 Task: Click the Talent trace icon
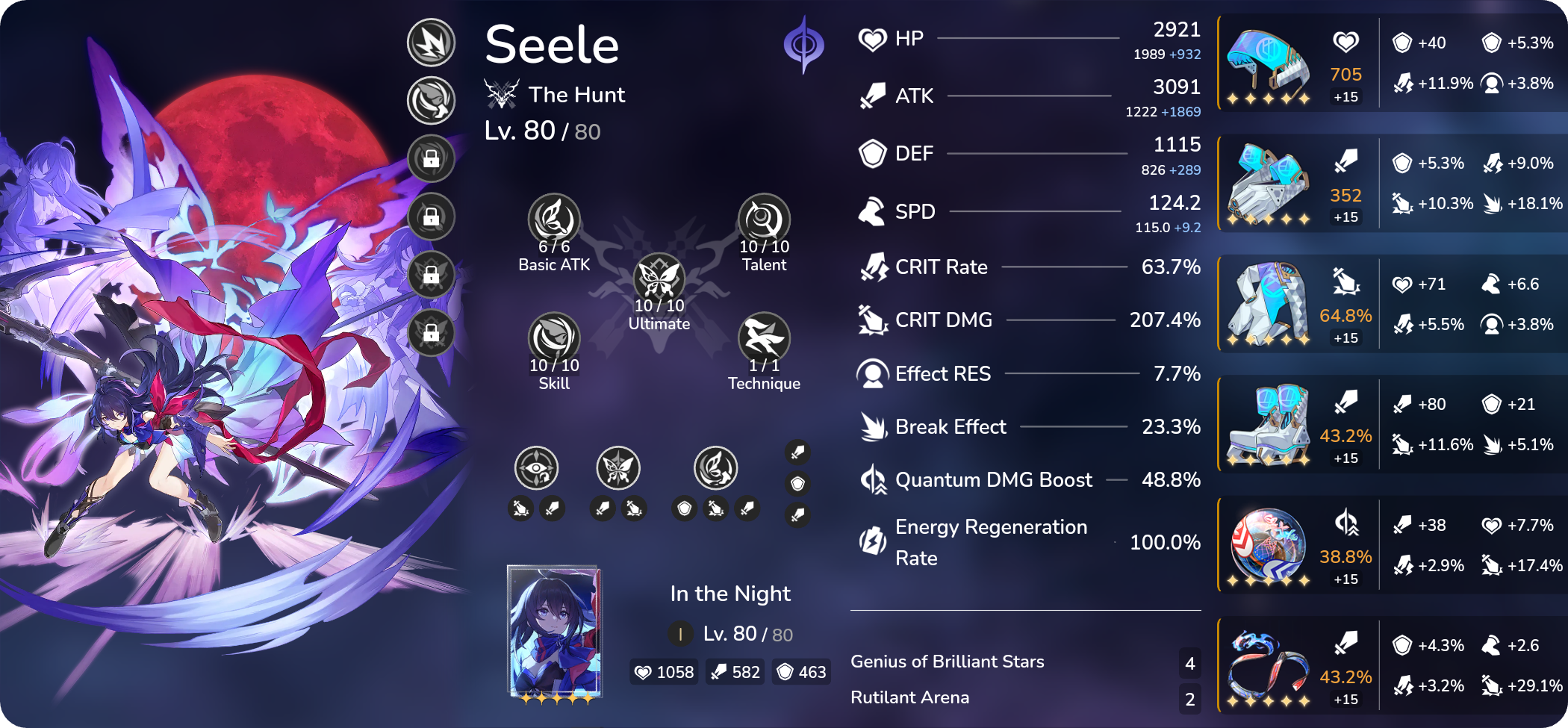[762, 220]
